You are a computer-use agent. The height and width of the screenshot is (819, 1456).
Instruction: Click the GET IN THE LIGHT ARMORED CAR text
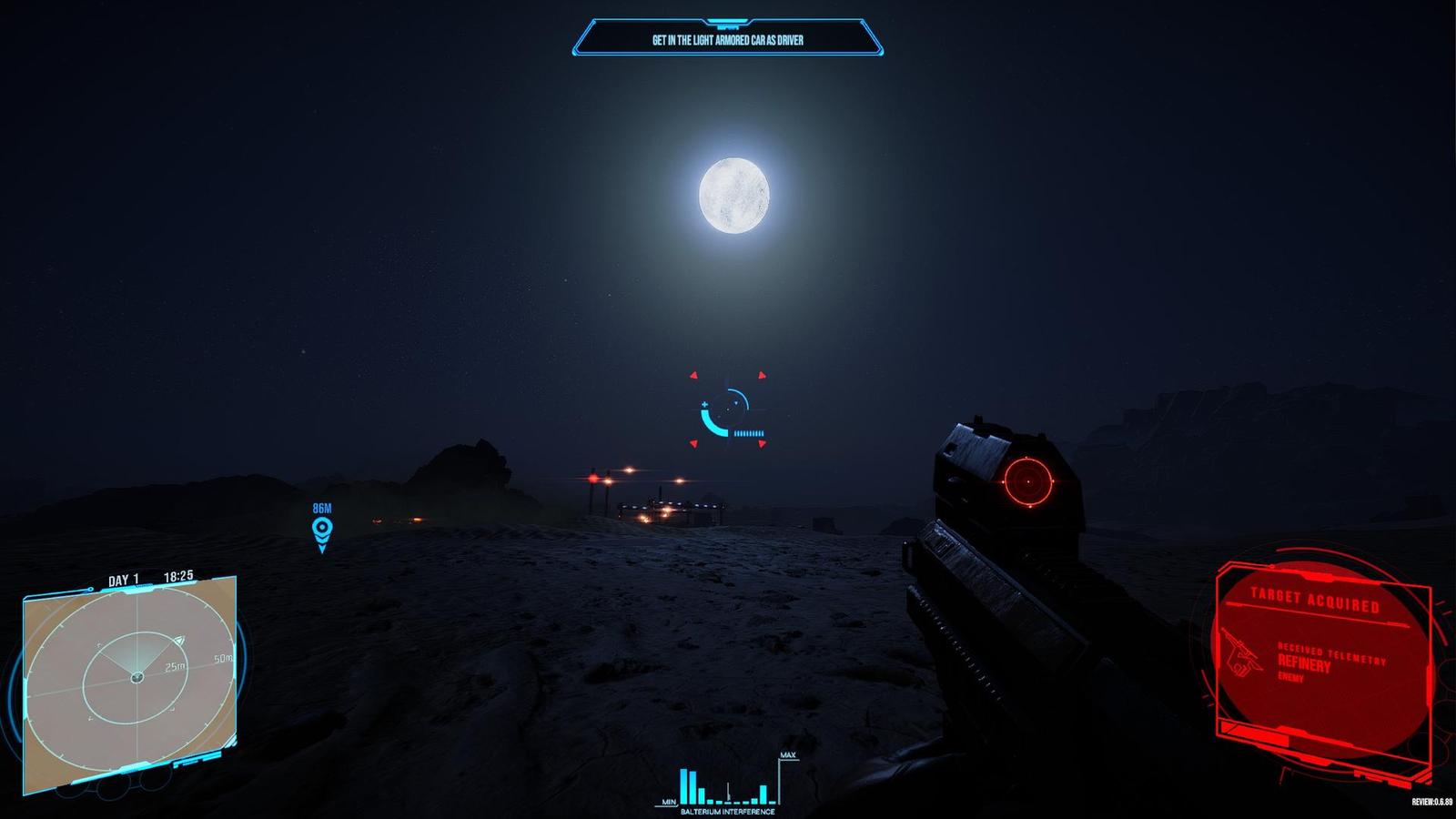pos(728,41)
